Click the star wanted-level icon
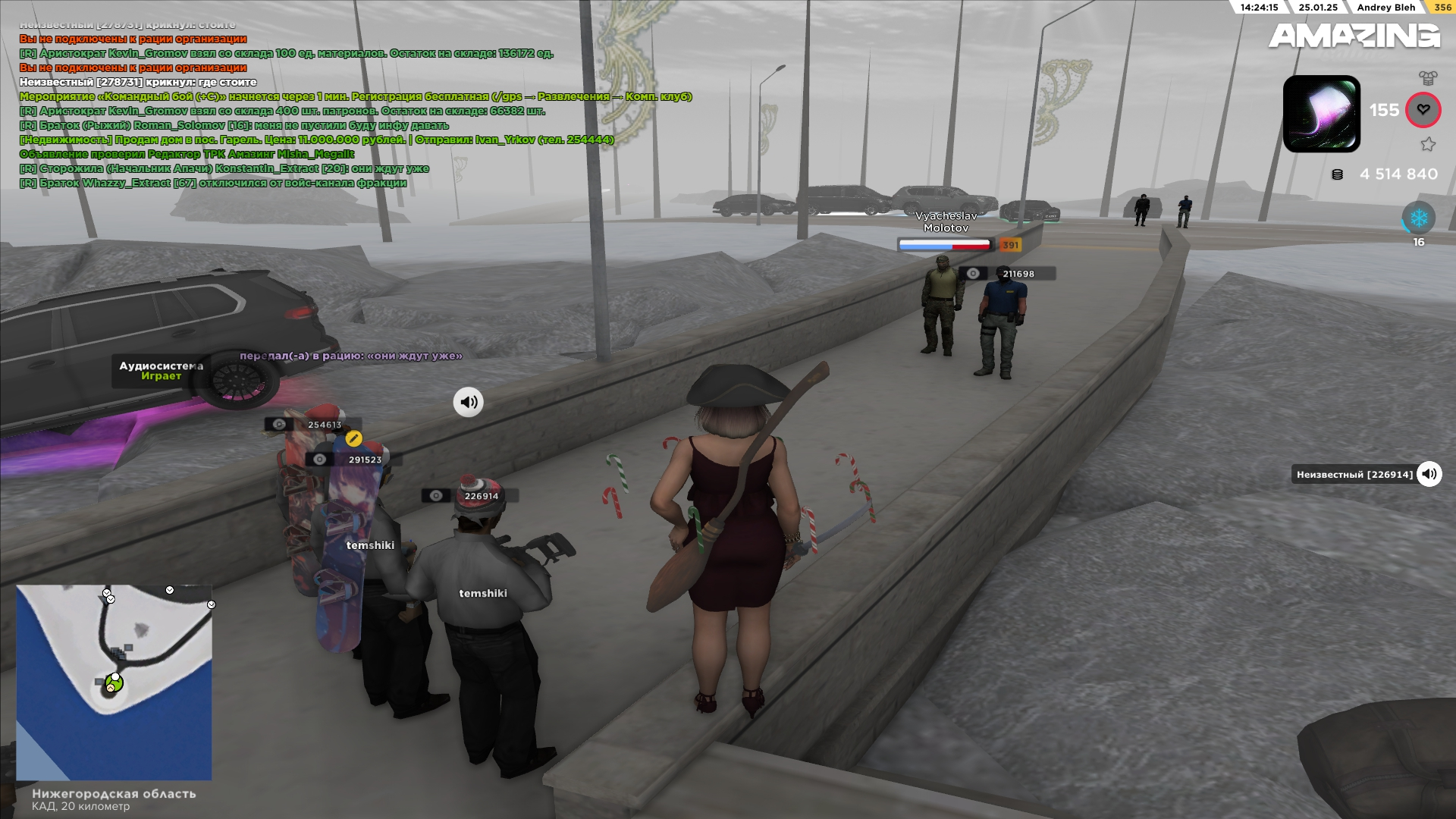The width and height of the screenshot is (1456, 819). point(1428,144)
